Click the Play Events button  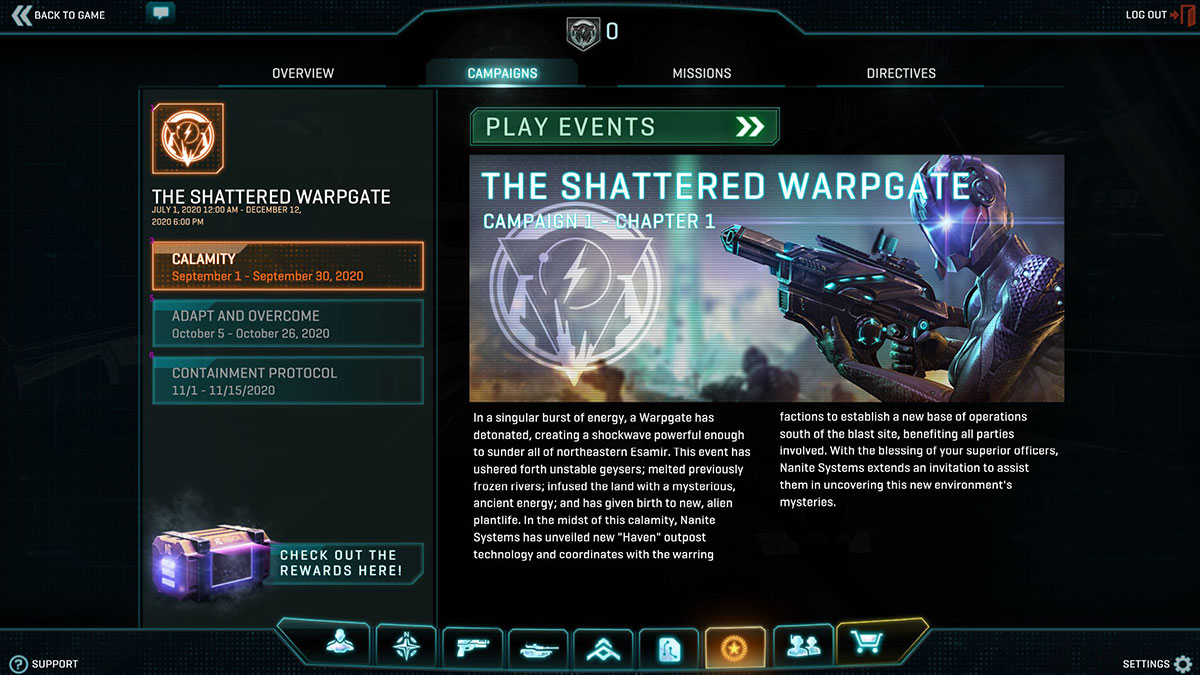624,127
